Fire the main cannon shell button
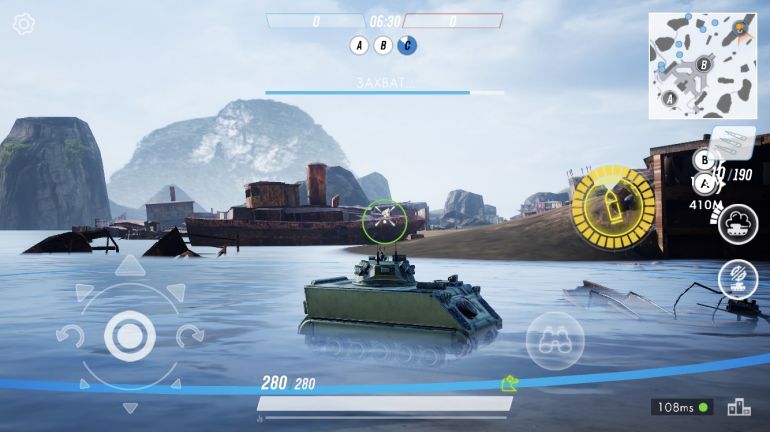The height and width of the screenshot is (432, 770). tap(613, 207)
